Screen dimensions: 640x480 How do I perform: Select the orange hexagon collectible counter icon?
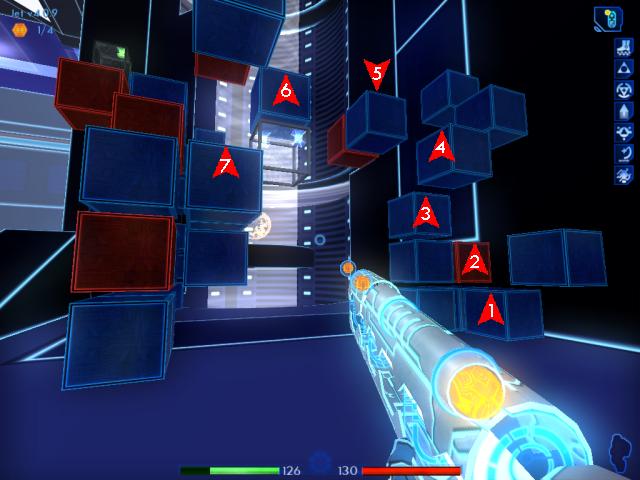[18, 30]
